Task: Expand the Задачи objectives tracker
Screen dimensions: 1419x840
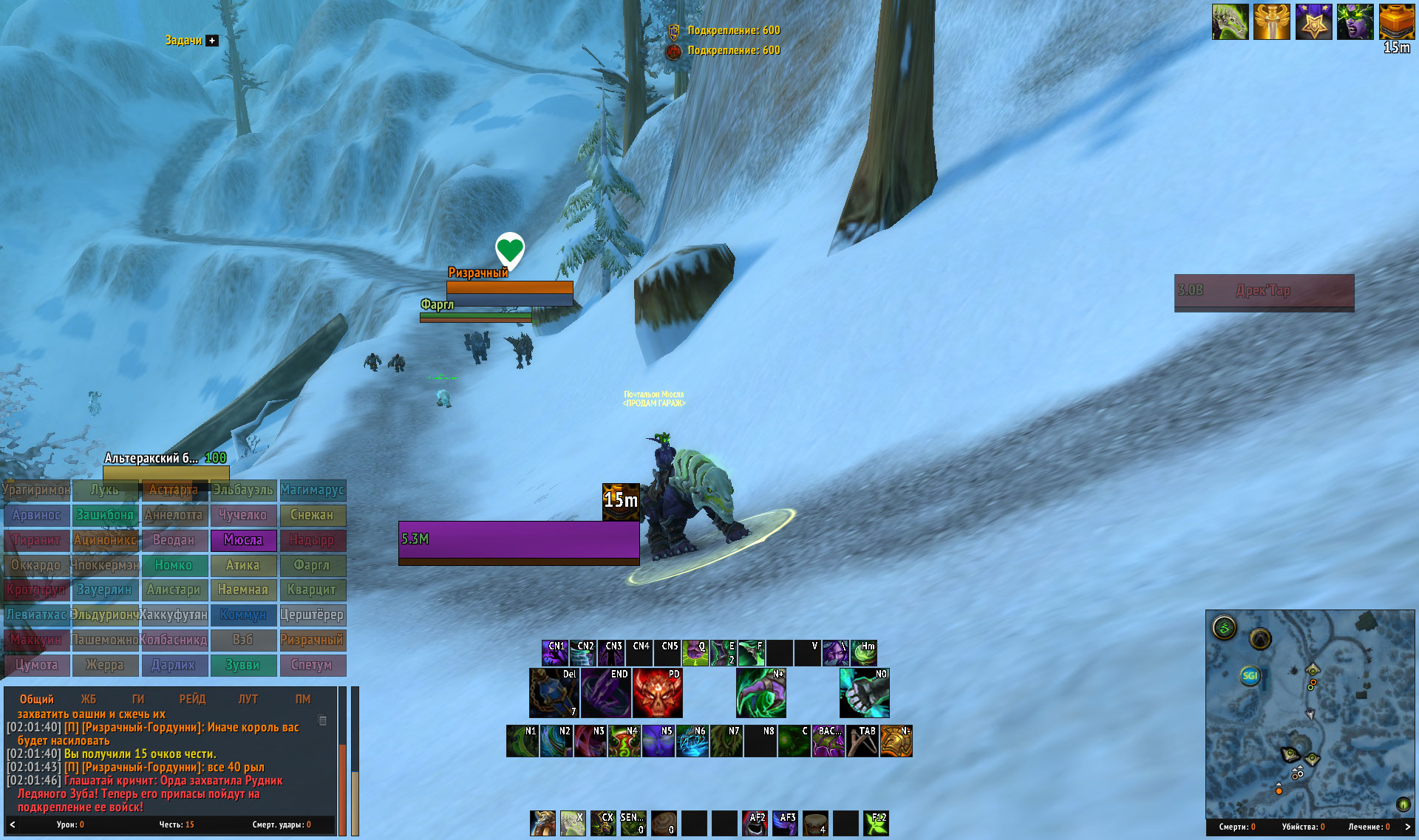Action: (x=212, y=41)
